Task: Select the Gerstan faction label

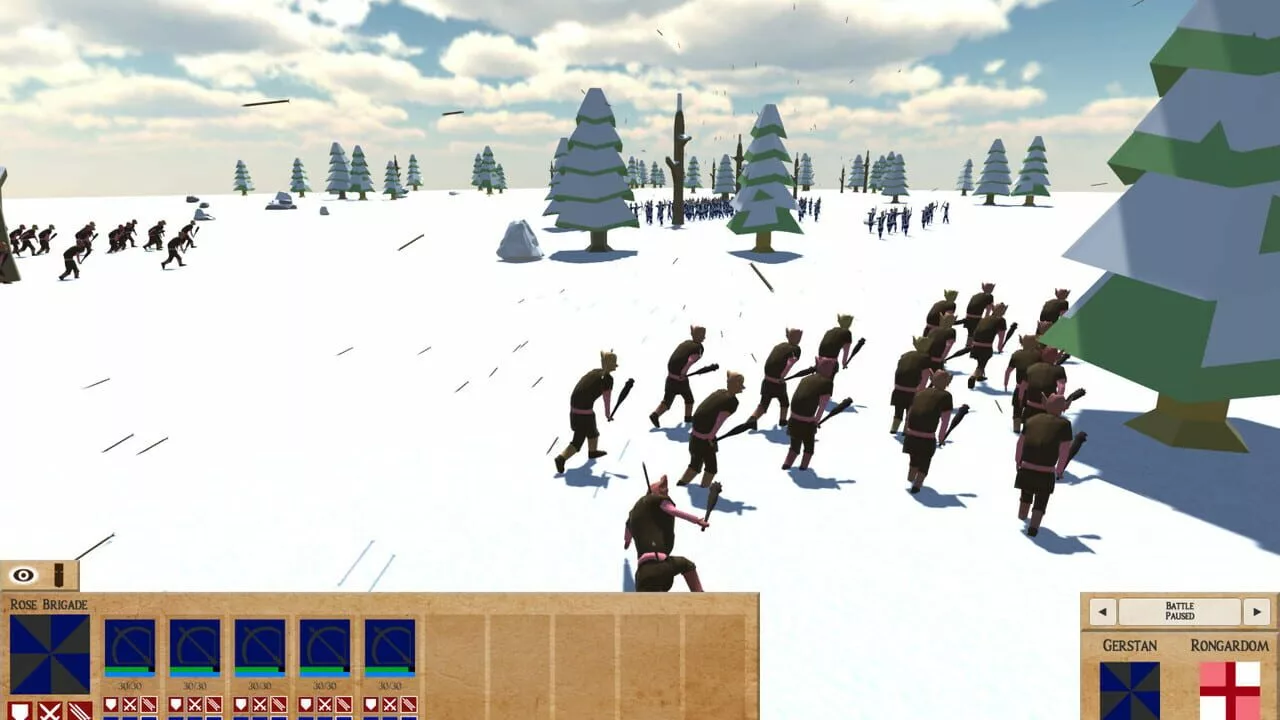Action: click(x=1131, y=644)
